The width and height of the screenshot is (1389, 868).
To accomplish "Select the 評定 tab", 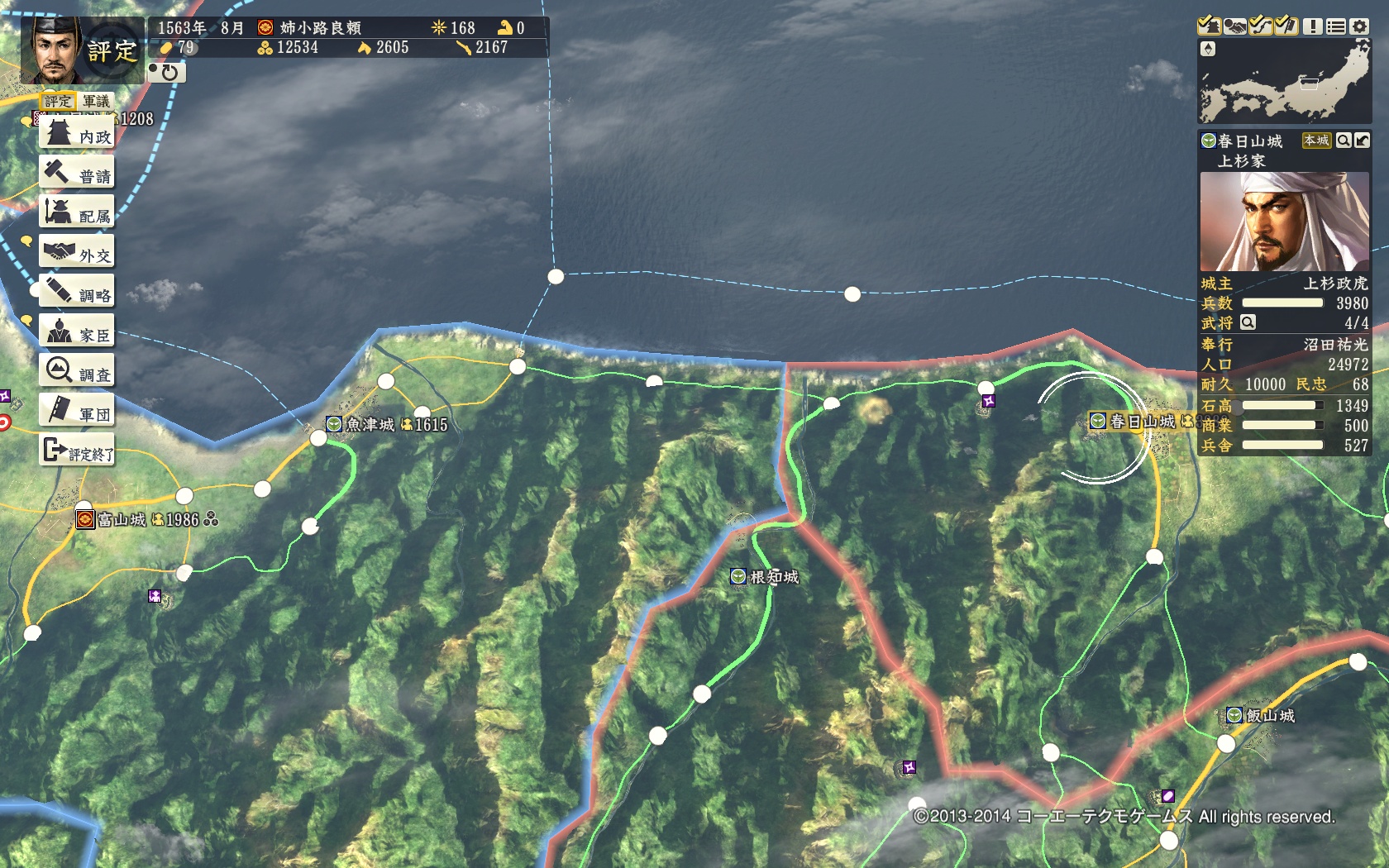I will (x=58, y=102).
